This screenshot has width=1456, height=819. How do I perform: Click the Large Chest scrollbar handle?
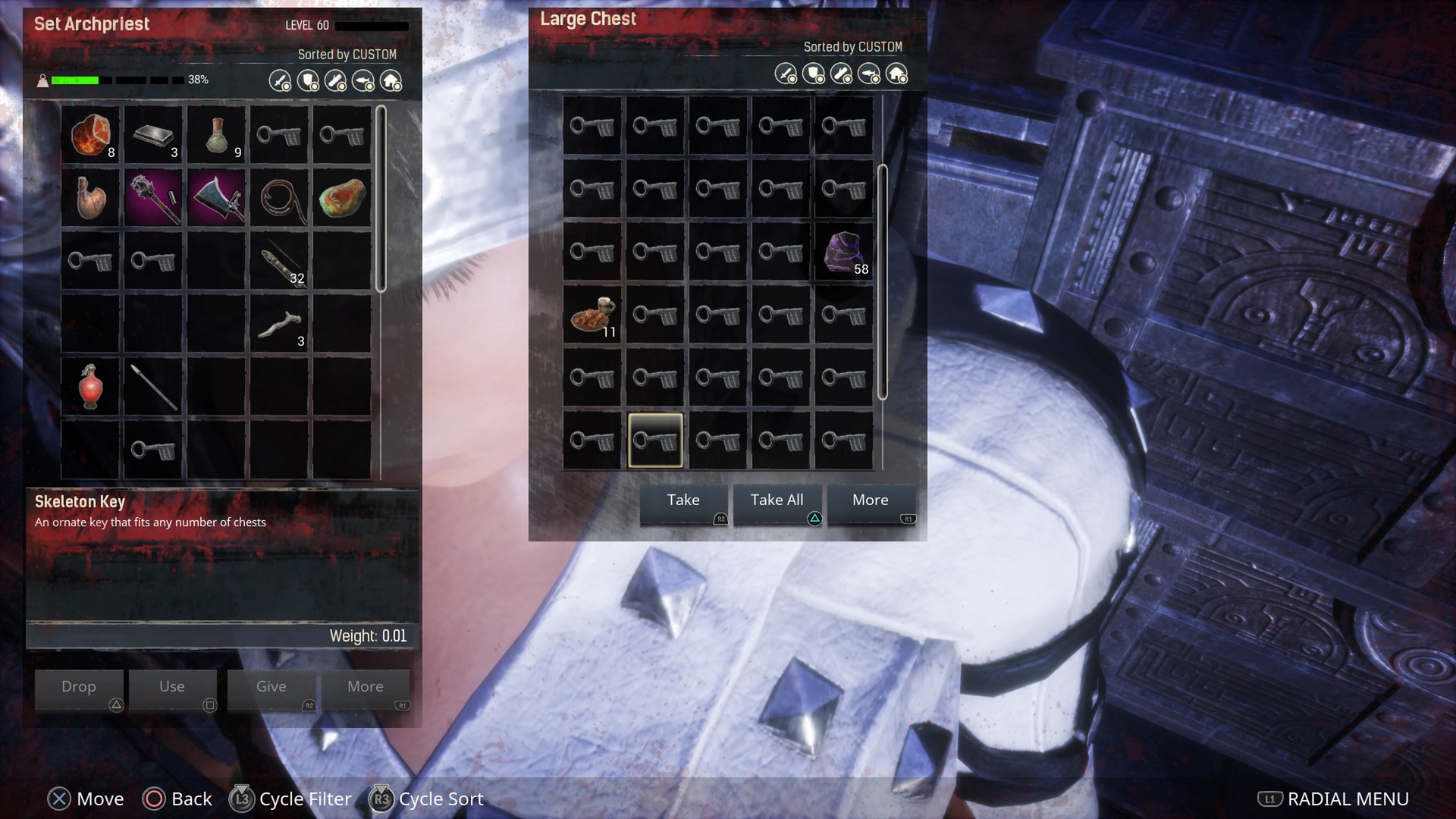coord(882,281)
